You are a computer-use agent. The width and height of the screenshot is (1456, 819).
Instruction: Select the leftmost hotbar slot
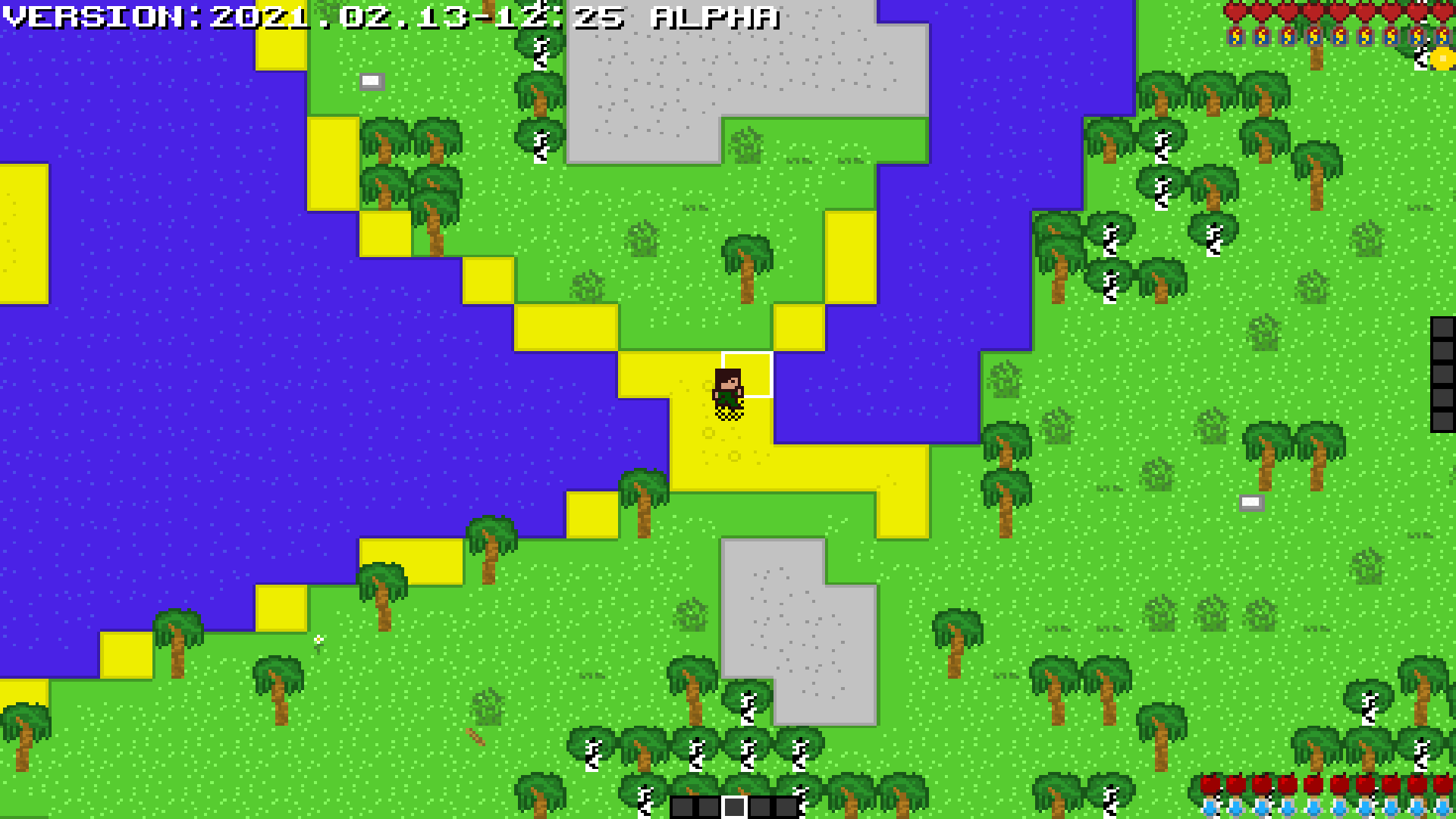click(682, 808)
